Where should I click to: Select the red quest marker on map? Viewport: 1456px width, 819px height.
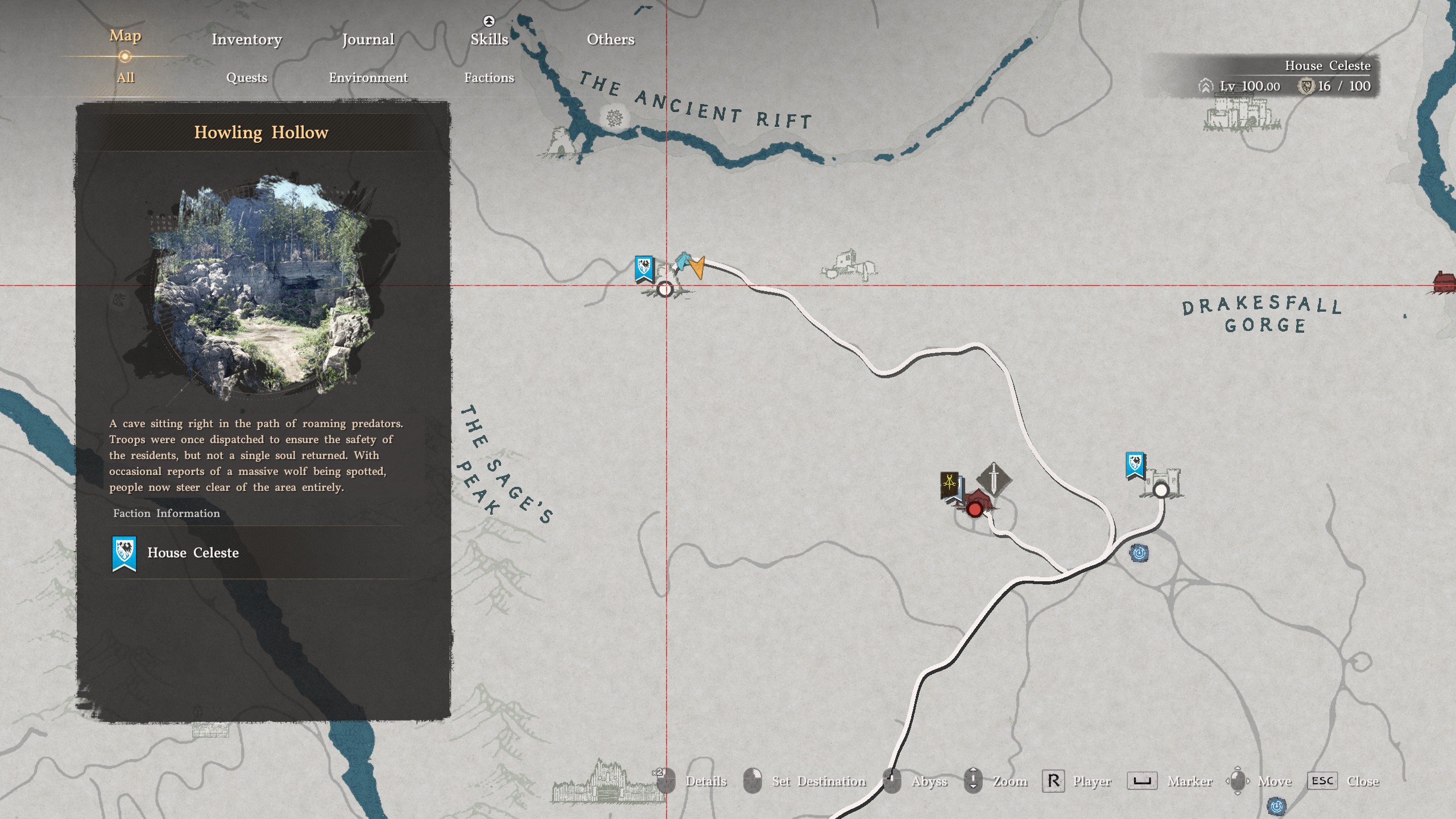pos(974,509)
